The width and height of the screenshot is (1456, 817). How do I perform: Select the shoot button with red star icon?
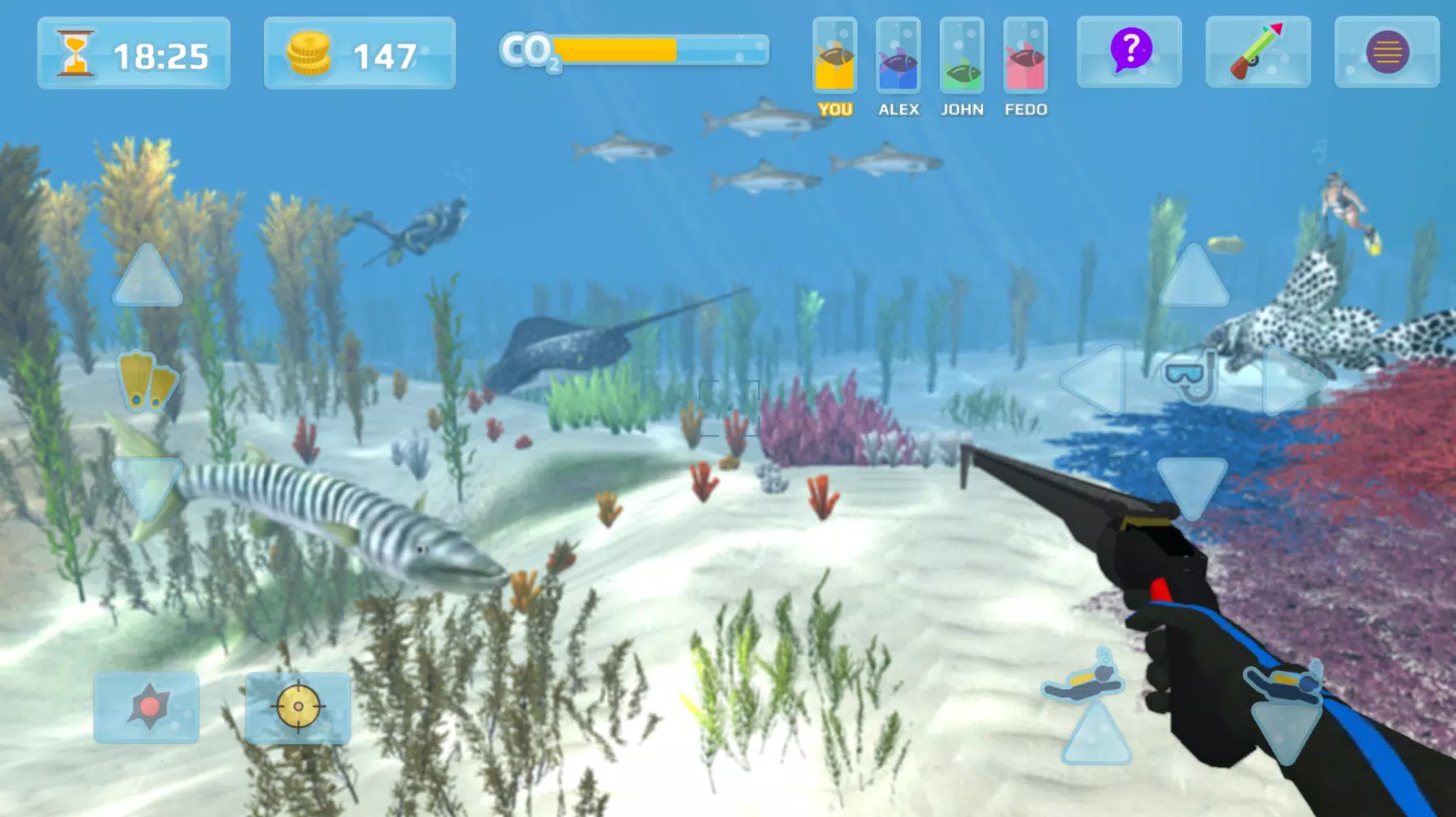point(146,709)
